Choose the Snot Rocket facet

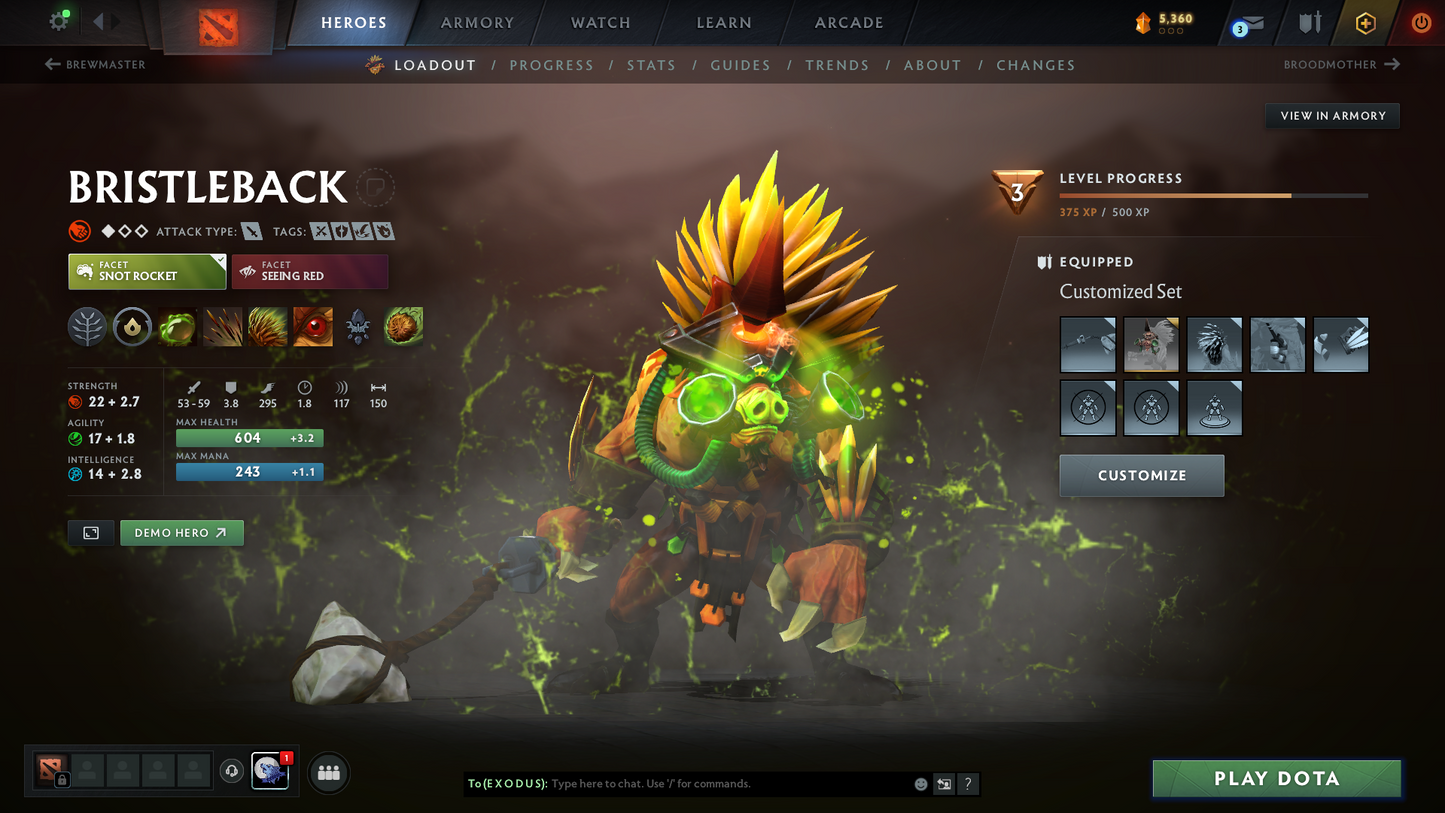tap(147, 271)
